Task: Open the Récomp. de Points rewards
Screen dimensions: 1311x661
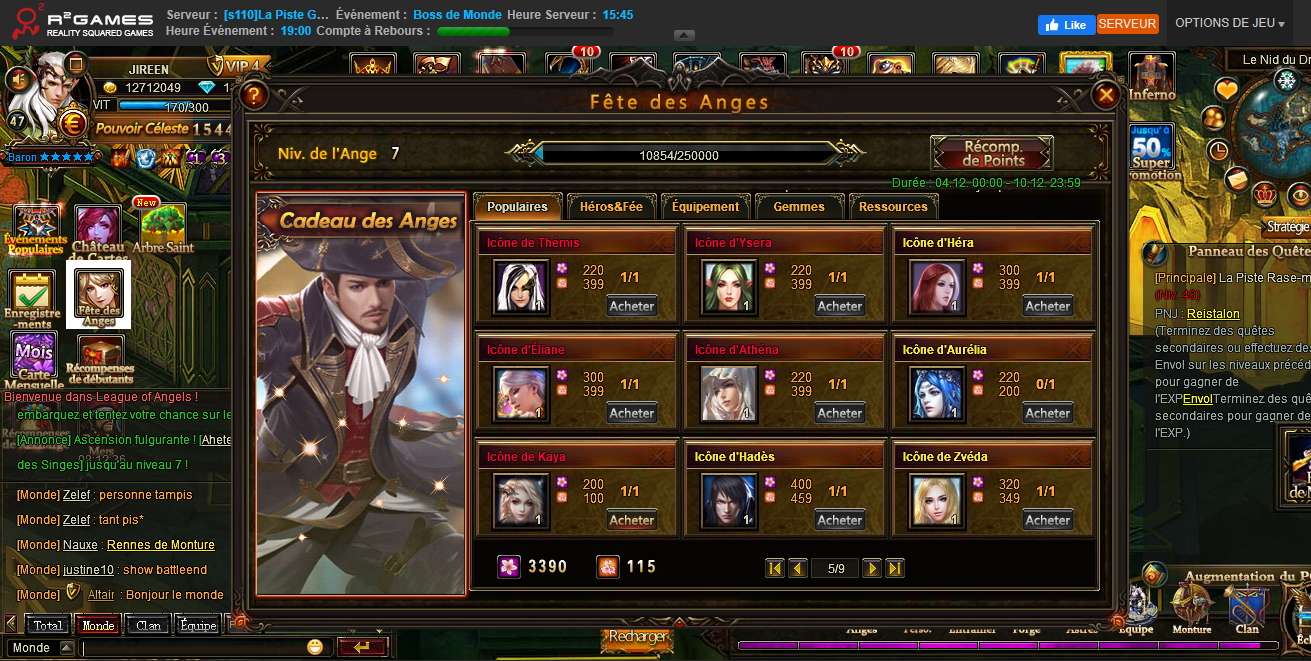Action: point(992,154)
